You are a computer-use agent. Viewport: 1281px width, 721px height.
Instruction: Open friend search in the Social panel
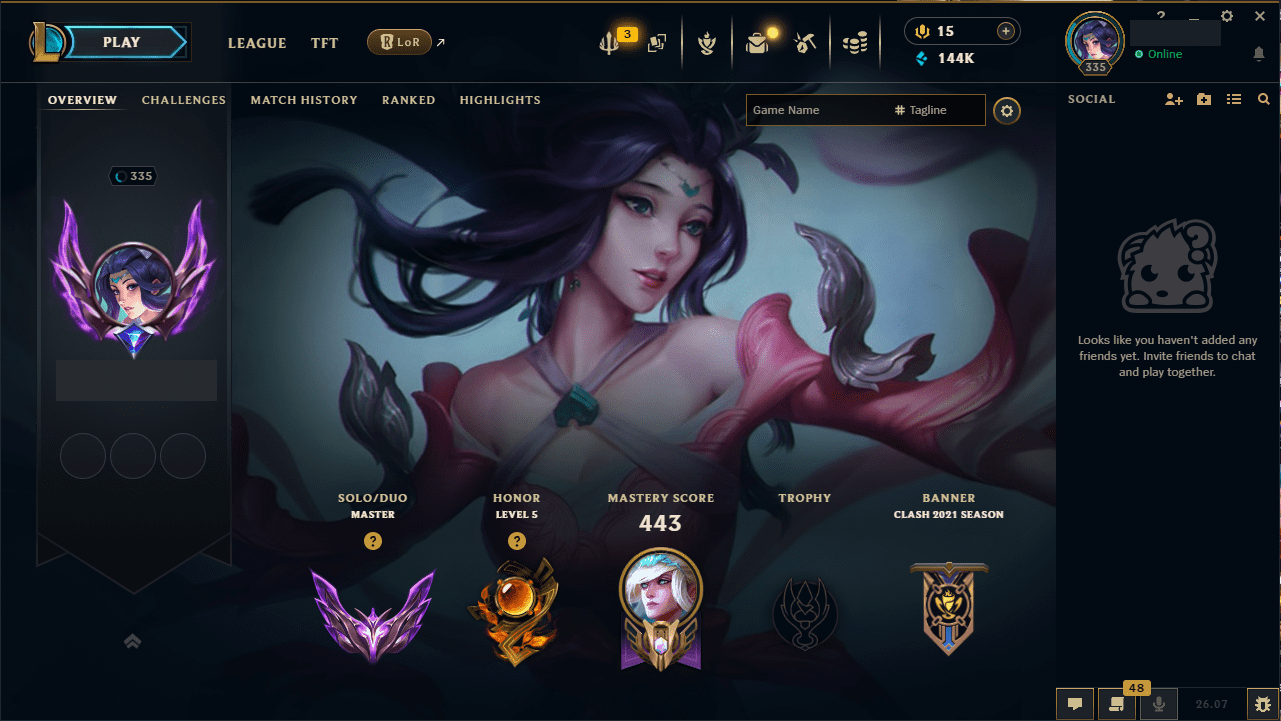1263,99
